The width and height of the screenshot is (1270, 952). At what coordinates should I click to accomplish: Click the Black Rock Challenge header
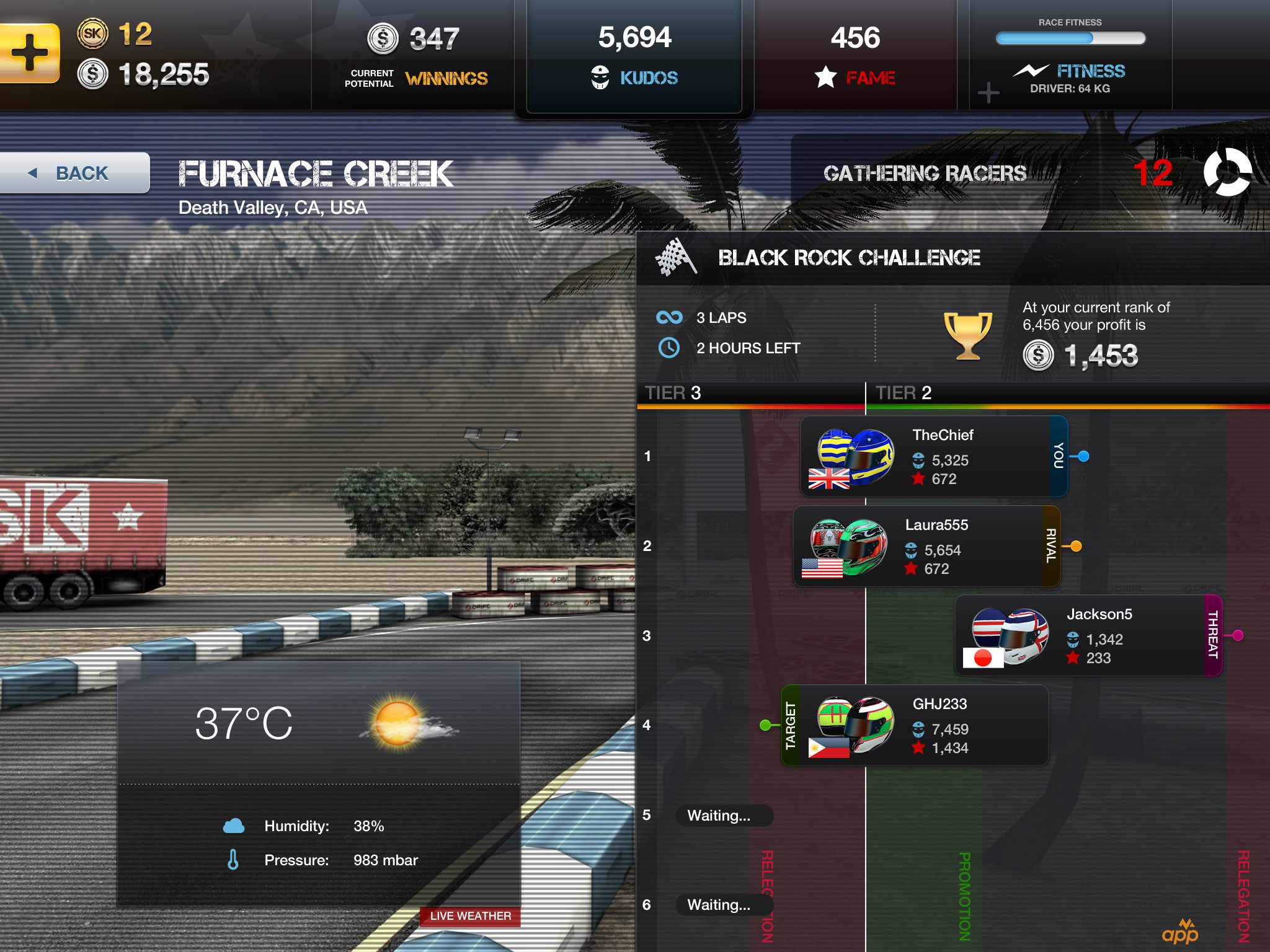point(848,258)
